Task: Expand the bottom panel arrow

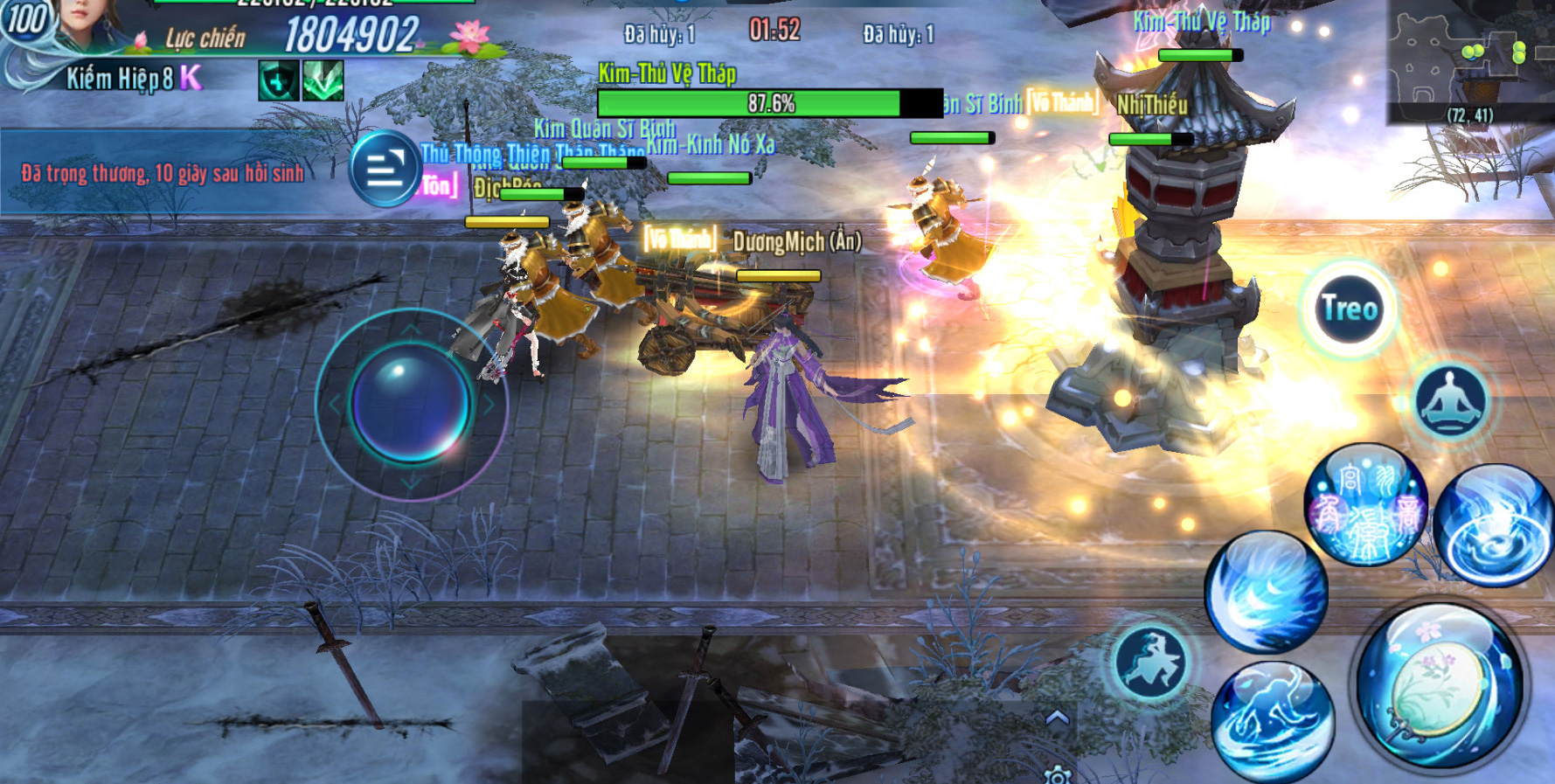Action: [x=1058, y=718]
